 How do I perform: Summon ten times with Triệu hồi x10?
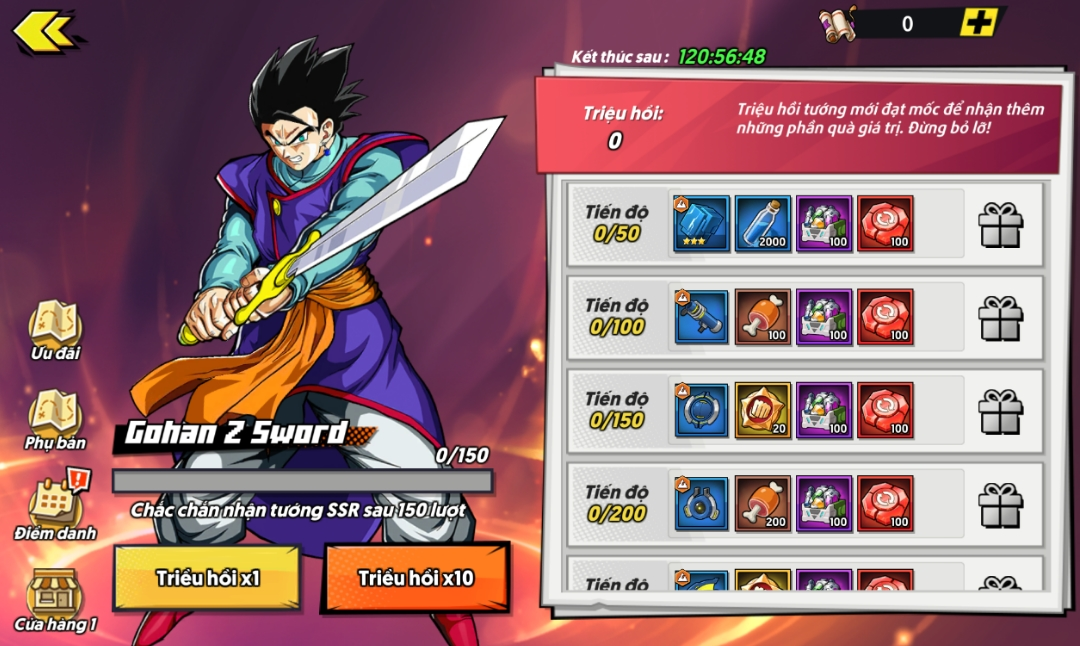click(x=416, y=578)
